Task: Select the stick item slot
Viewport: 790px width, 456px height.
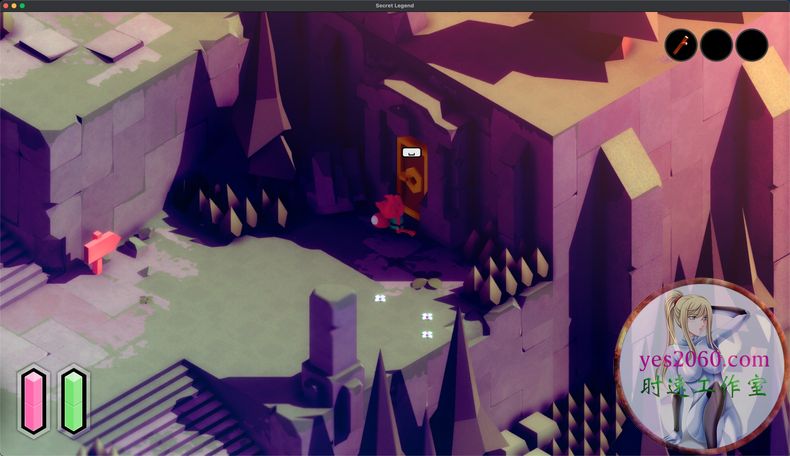Action: (681, 45)
